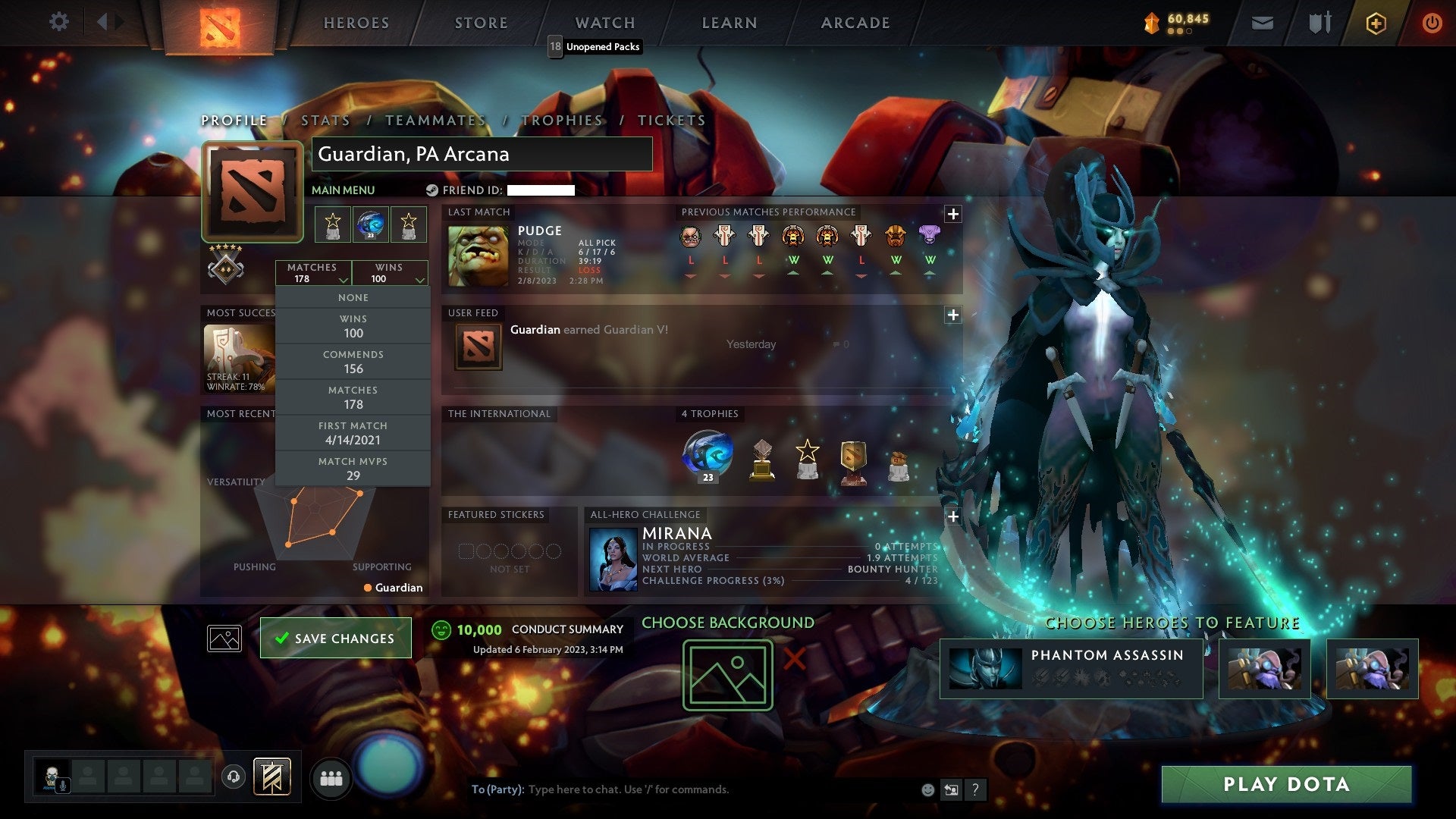Open the emoticon picker beside the chat bar
Image resolution: width=1456 pixels, height=819 pixels.
(927, 789)
